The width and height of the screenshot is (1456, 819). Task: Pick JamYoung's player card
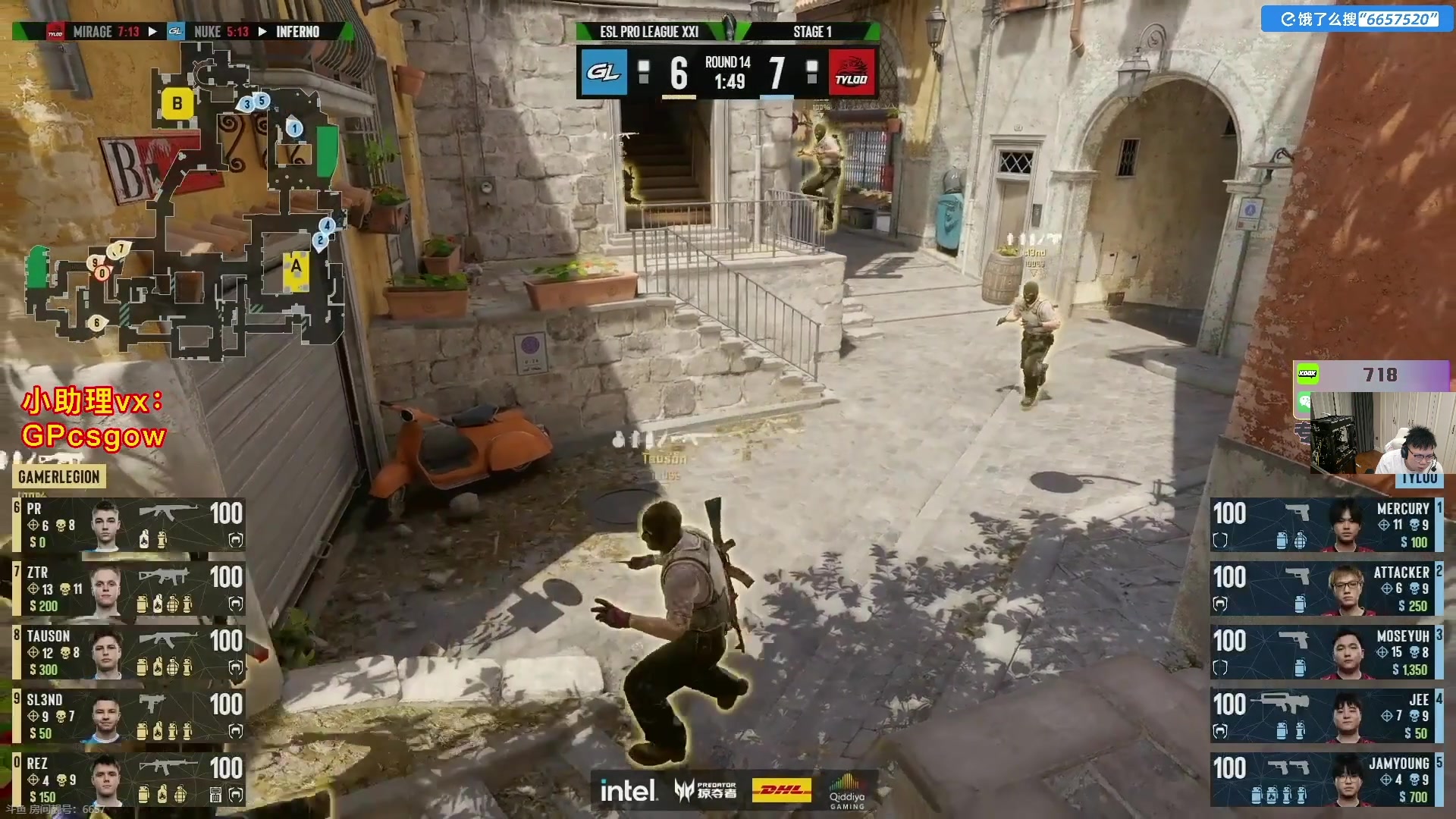click(x=1326, y=780)
